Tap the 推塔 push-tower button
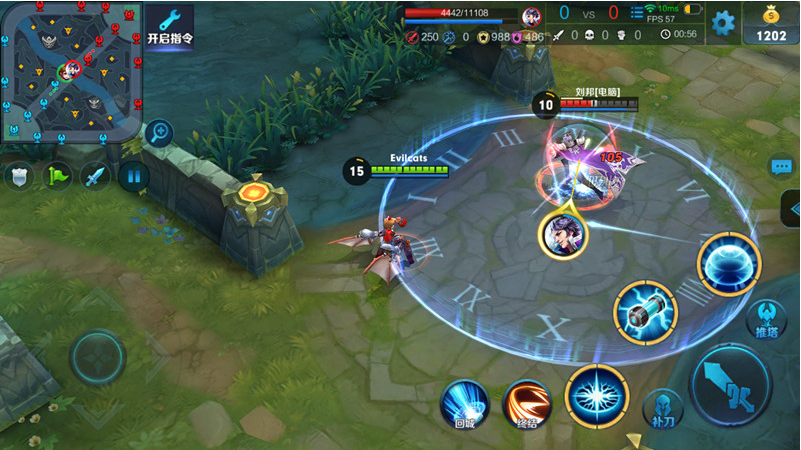 766,319
